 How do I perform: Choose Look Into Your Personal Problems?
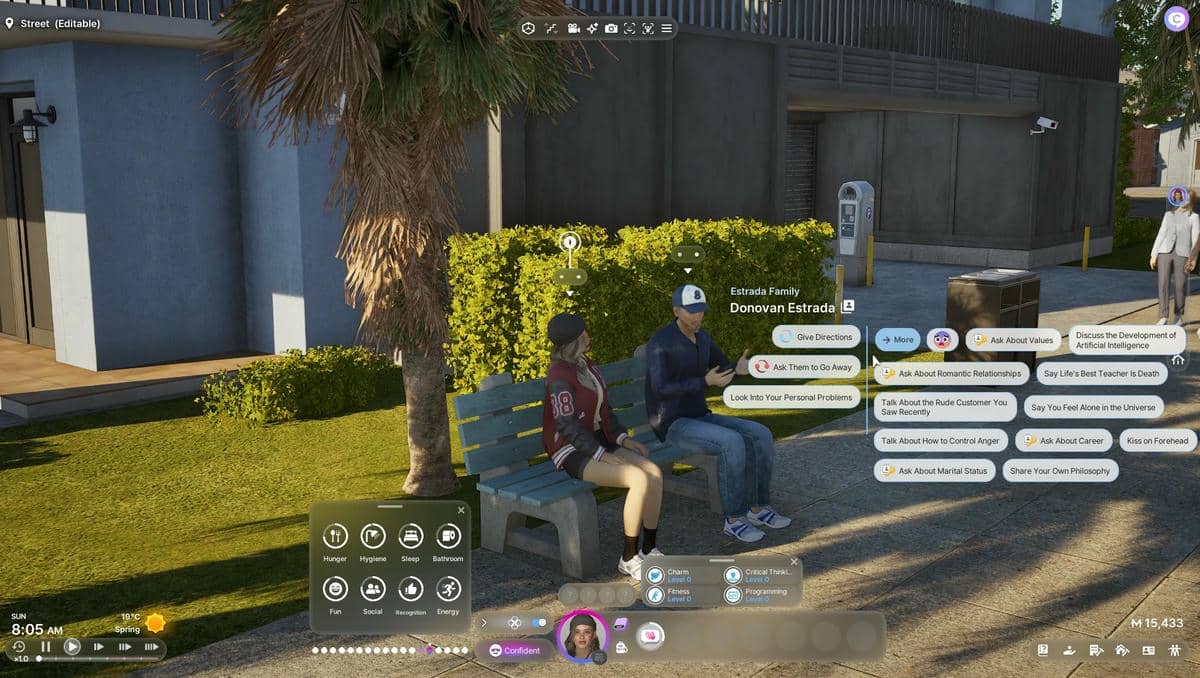[791, 397]
